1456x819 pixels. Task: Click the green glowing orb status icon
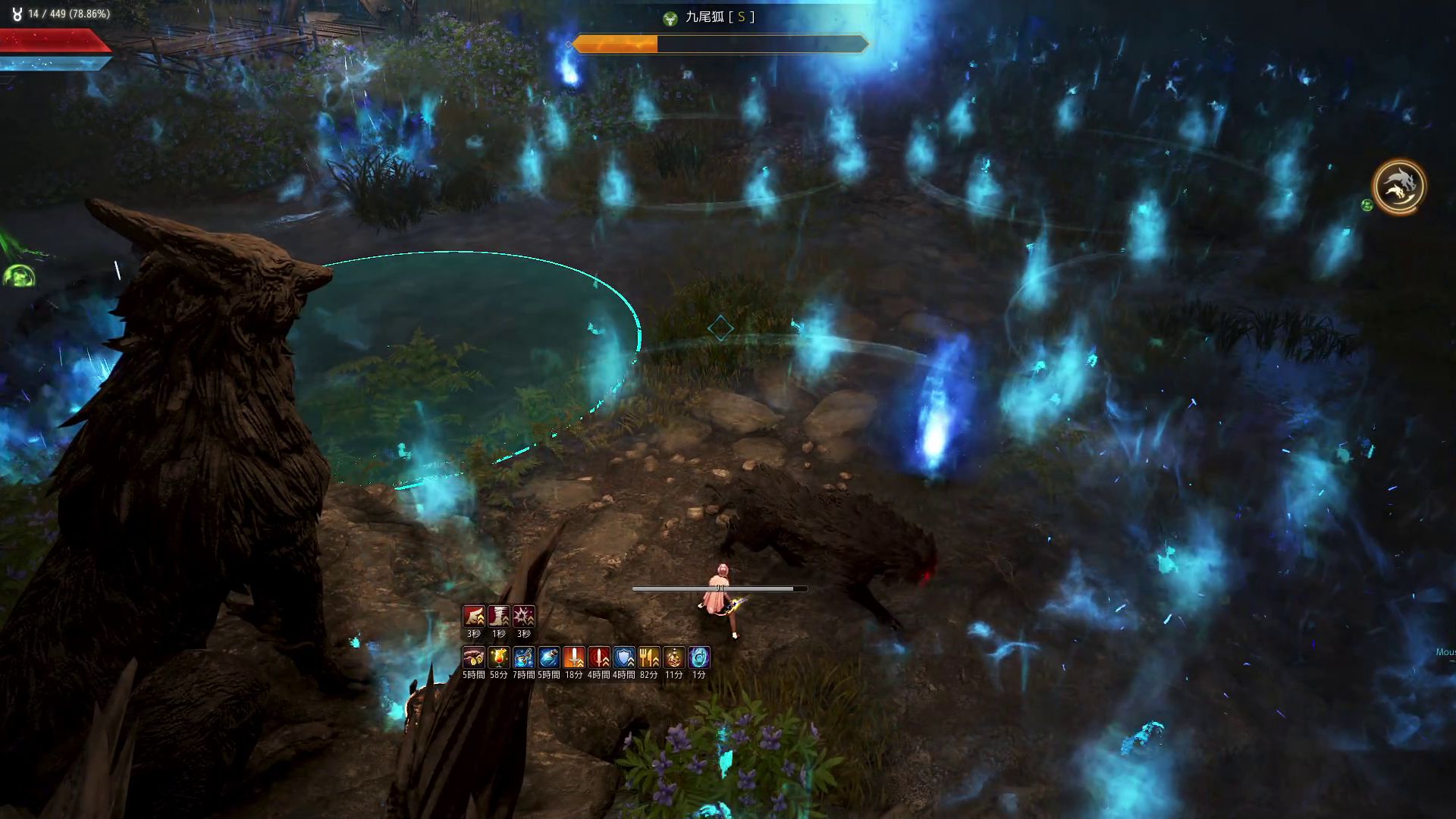pyautogui.click(x=17, y=276)
